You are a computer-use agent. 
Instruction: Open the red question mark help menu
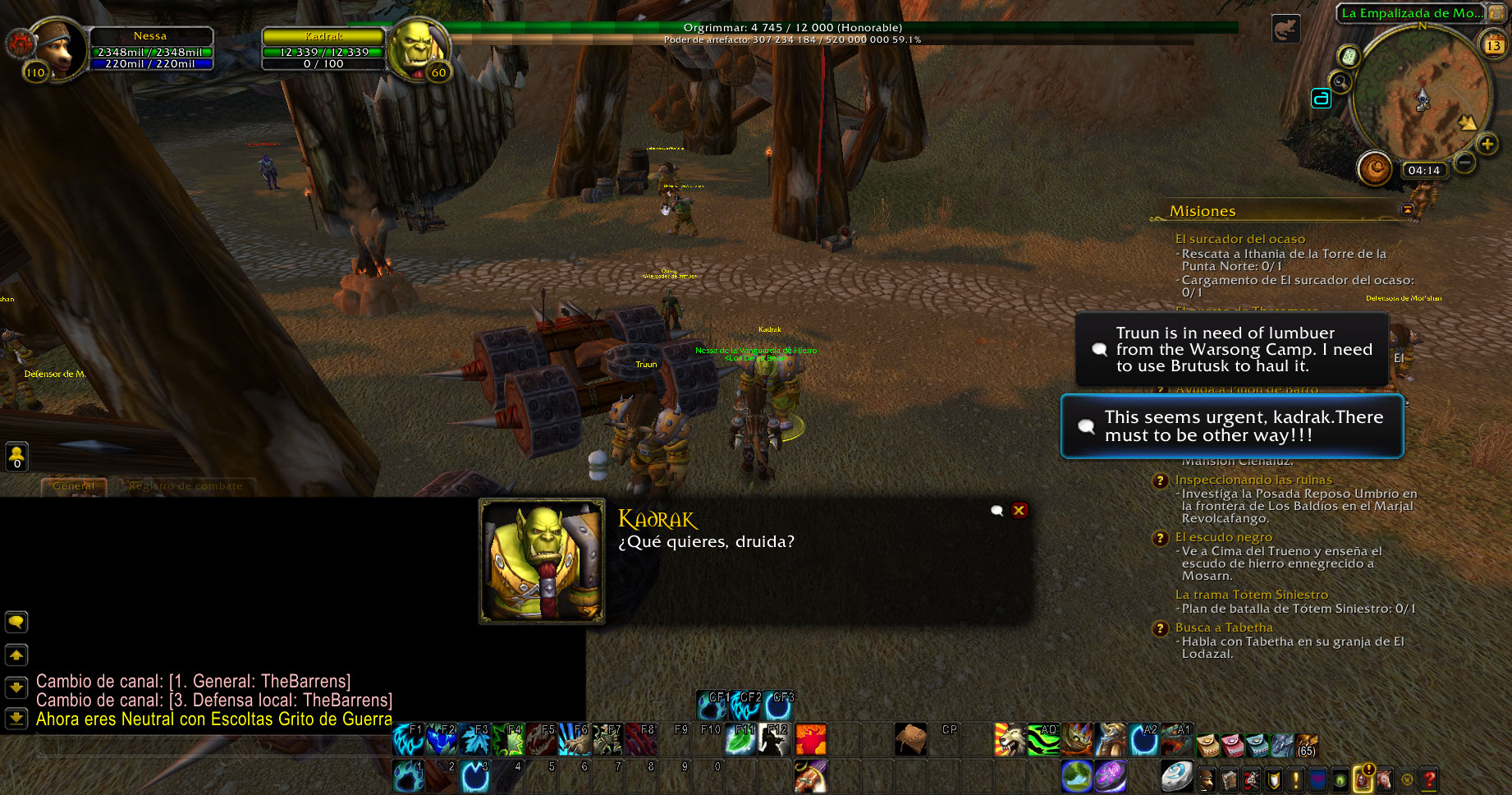coord(1429,778)
